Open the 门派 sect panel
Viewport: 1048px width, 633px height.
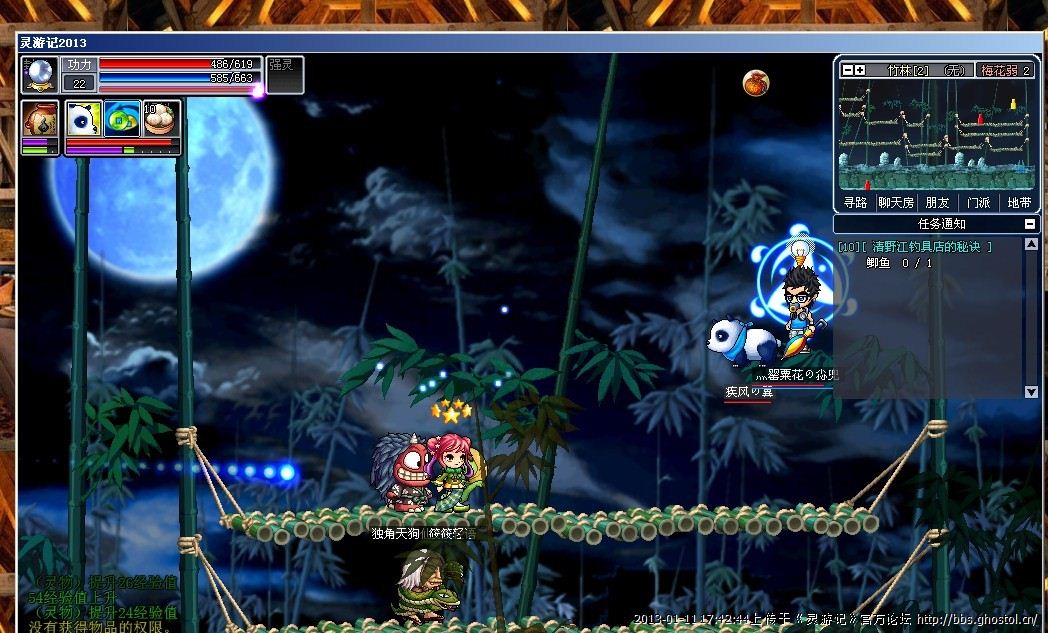(x=978, y=202)
